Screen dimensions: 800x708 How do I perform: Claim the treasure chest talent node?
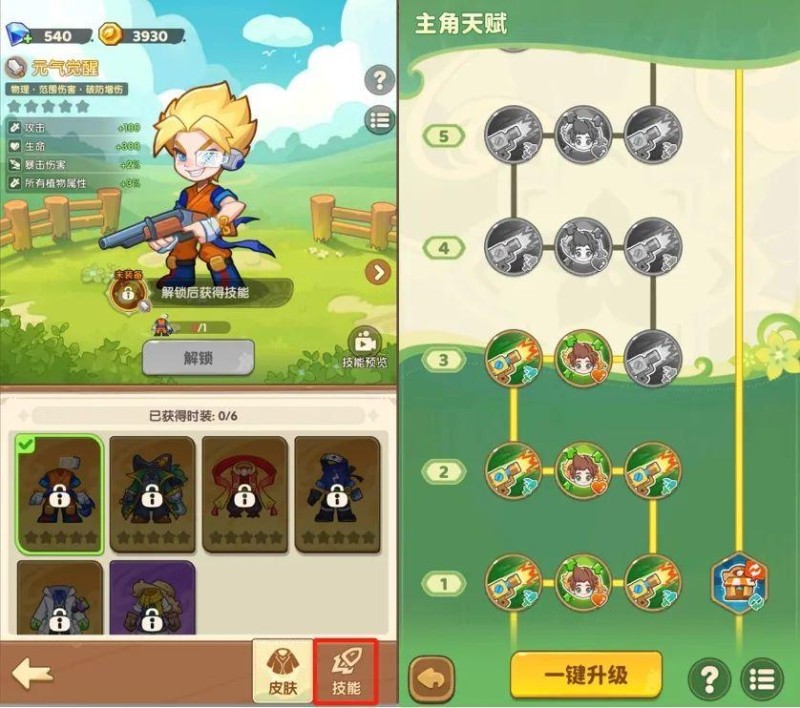[740, 583]
